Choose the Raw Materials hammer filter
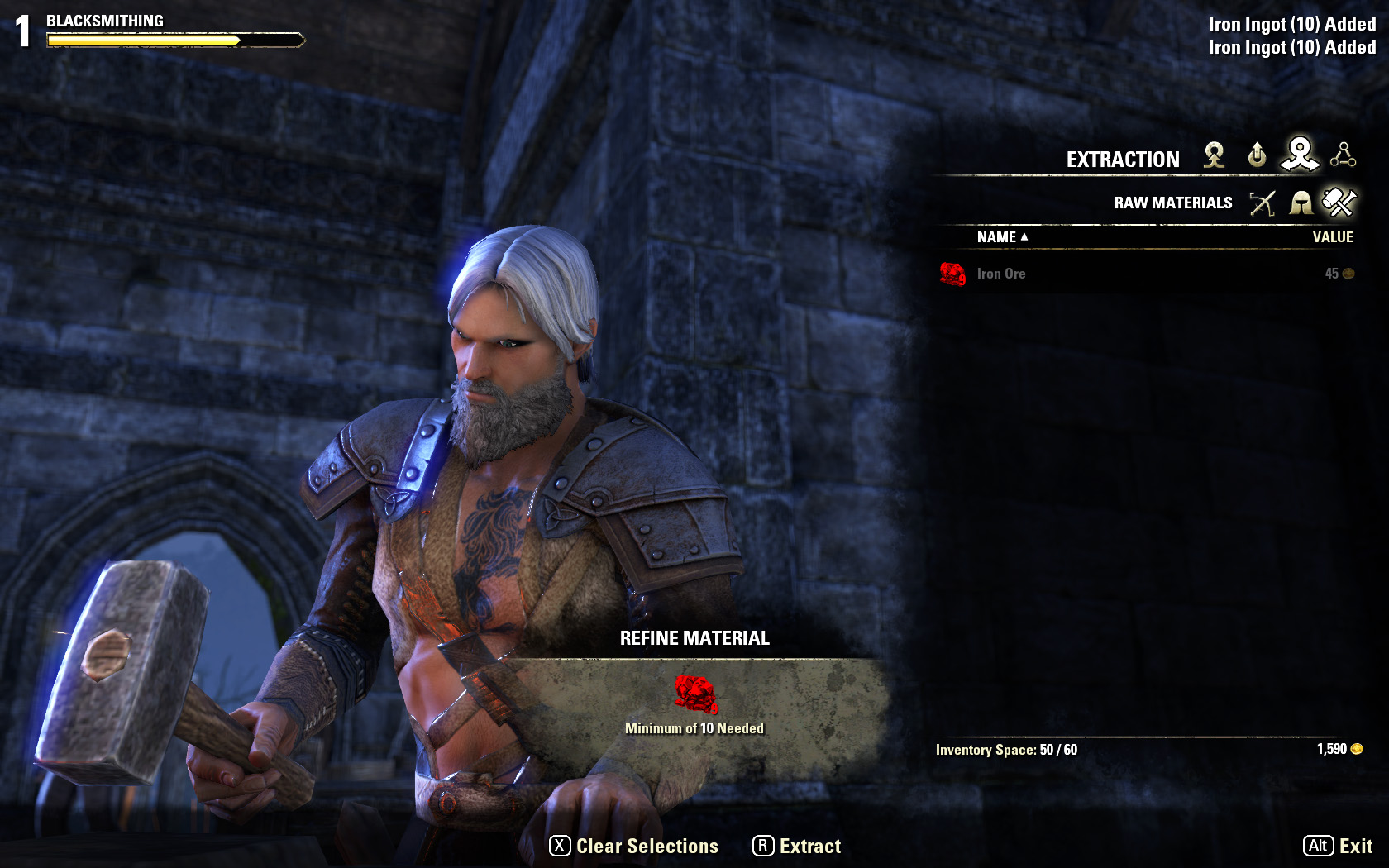This screenshot has width=1389, height=868. pyautogui.click(x=1339, y=203)
